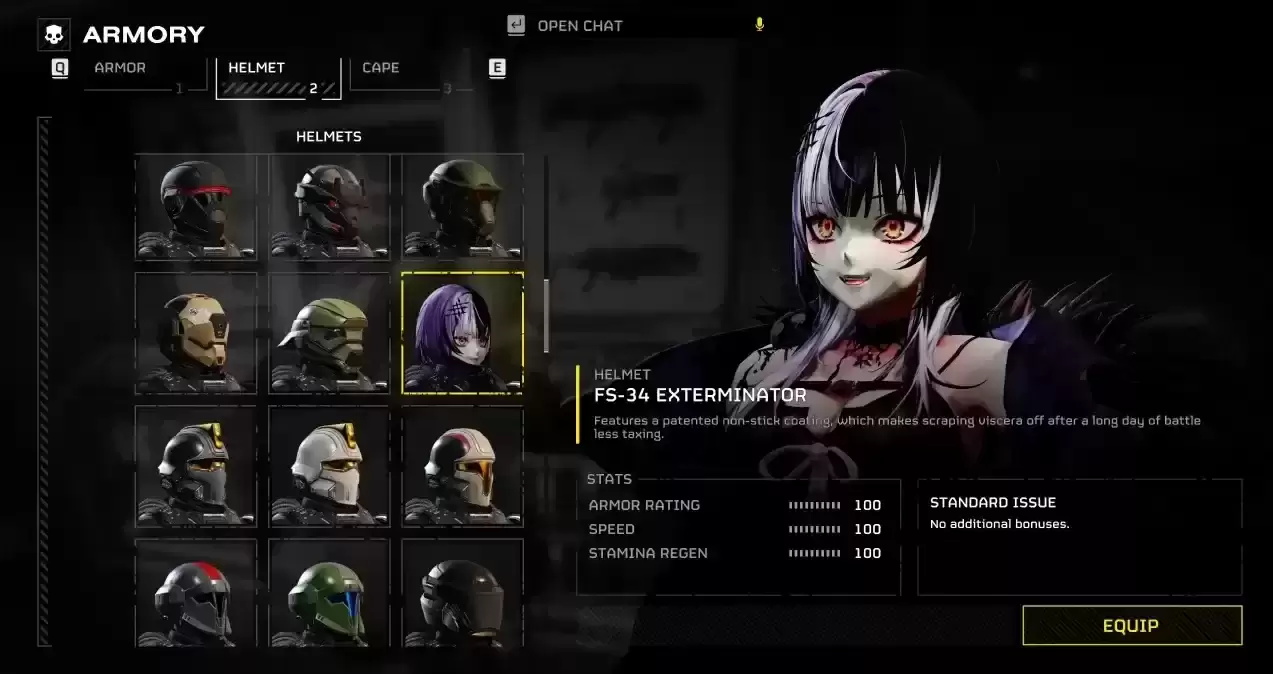Pick the tan and black helmet
The width and height of the screenshot is (1273, 674).
[x=196, y=333]
